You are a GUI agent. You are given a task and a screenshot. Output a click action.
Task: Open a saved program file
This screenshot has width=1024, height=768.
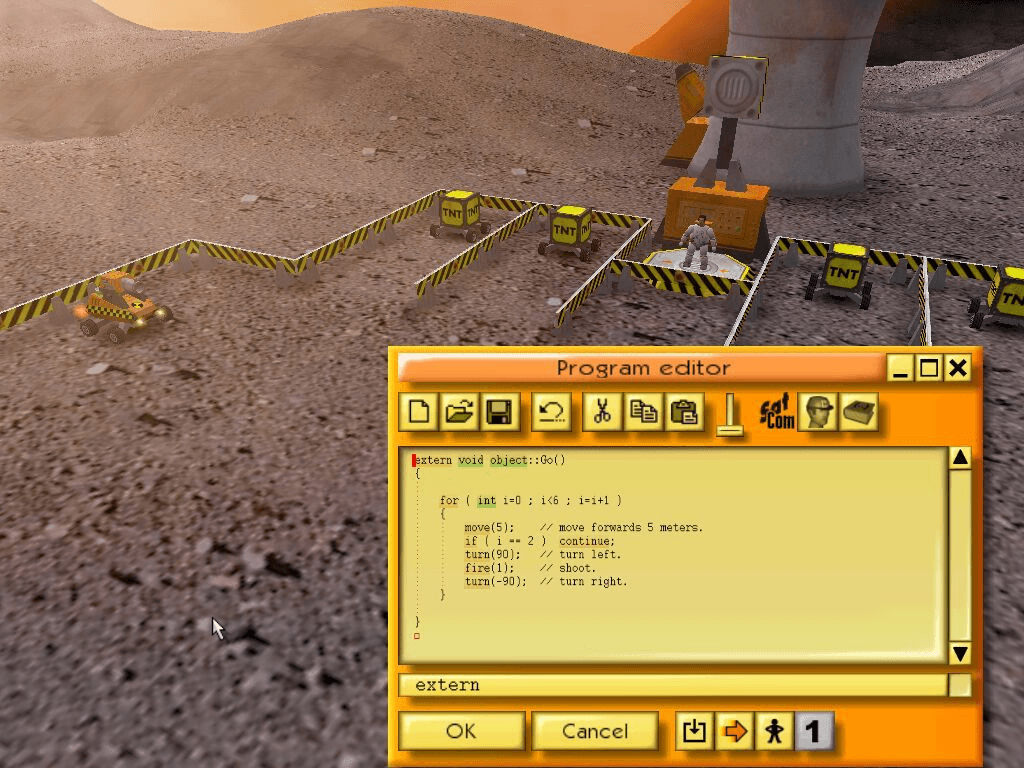[459, 411]
